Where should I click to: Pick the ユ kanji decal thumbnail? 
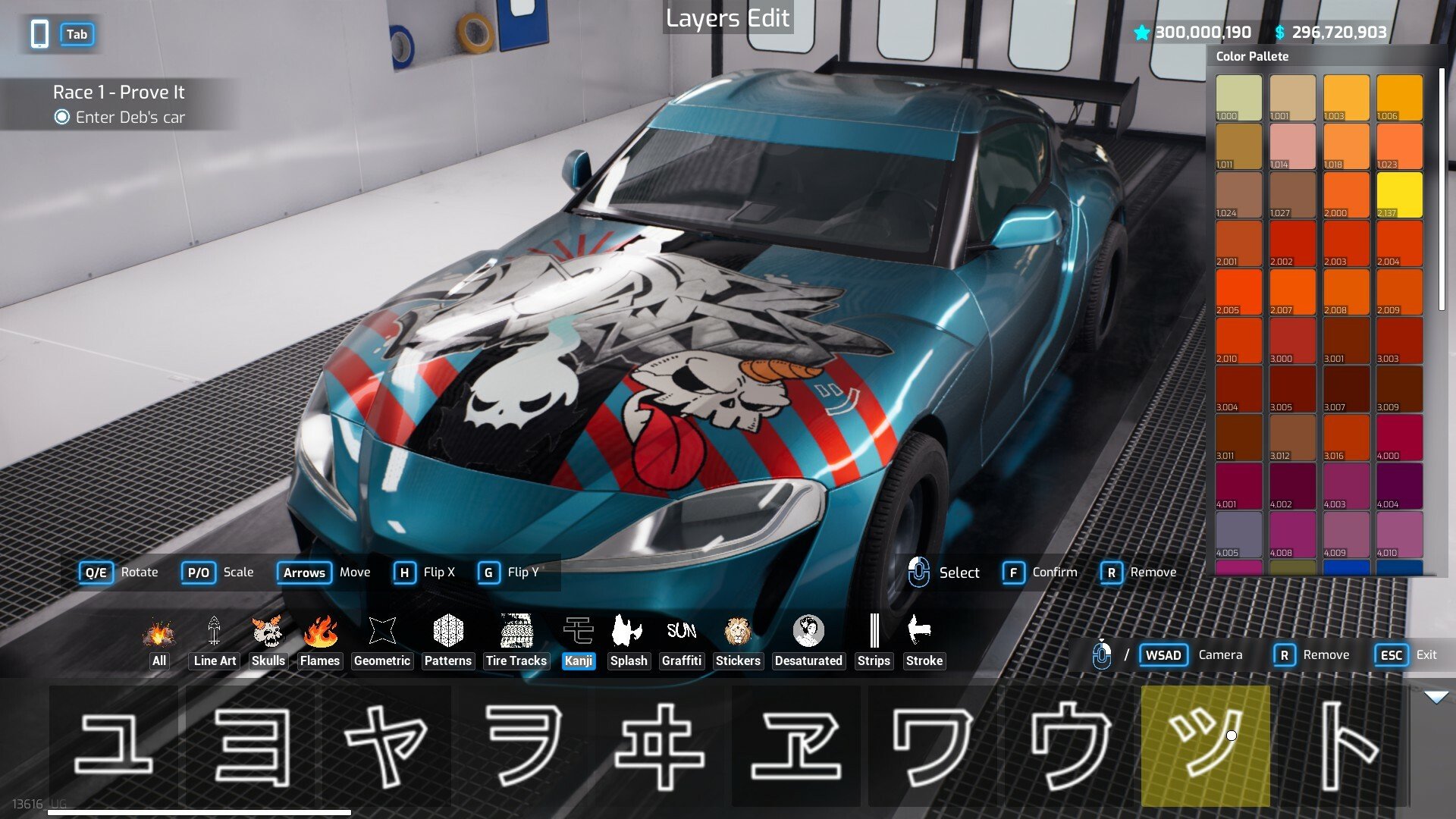click(114, 746)
